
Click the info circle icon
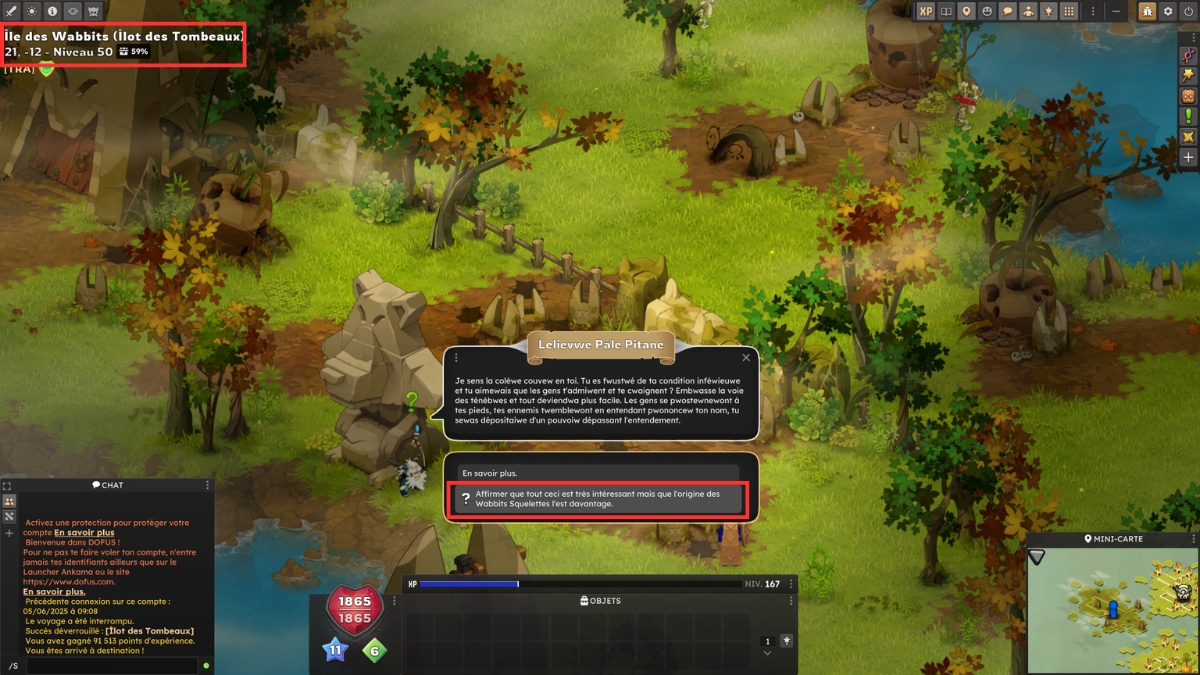[53, 11]
